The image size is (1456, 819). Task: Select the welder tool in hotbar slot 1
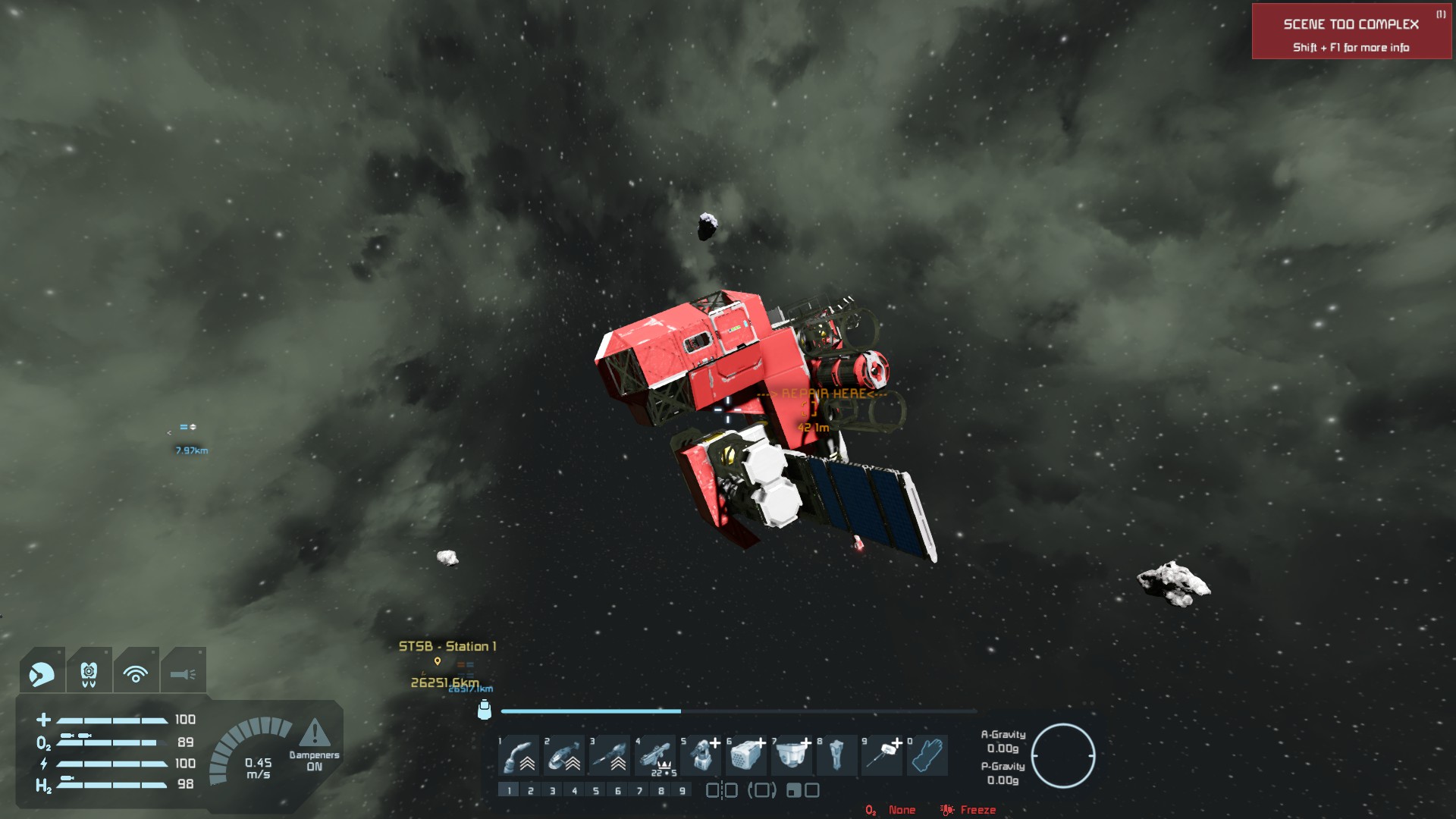519,755
